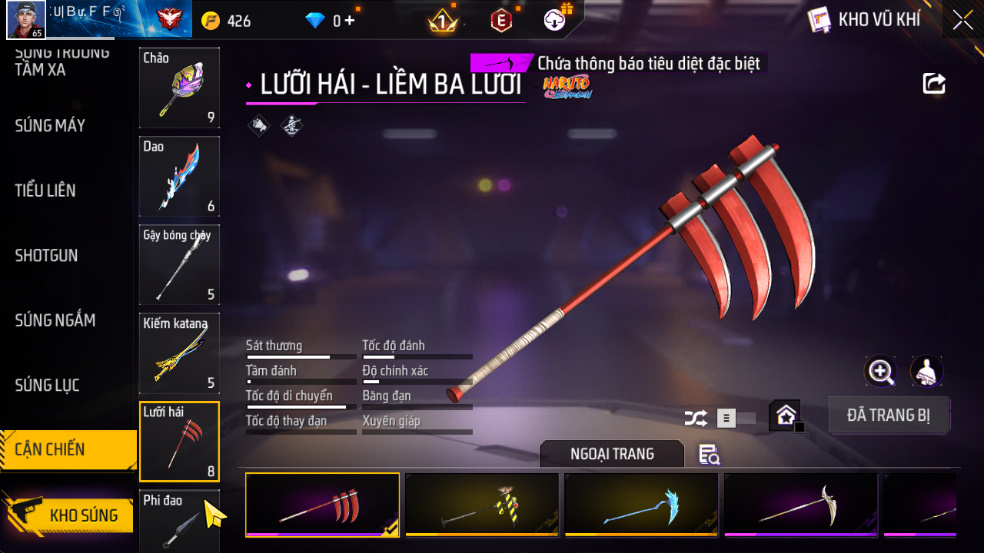
Task: Zoom in with the magnifier icon
Action: pos(880,372)
